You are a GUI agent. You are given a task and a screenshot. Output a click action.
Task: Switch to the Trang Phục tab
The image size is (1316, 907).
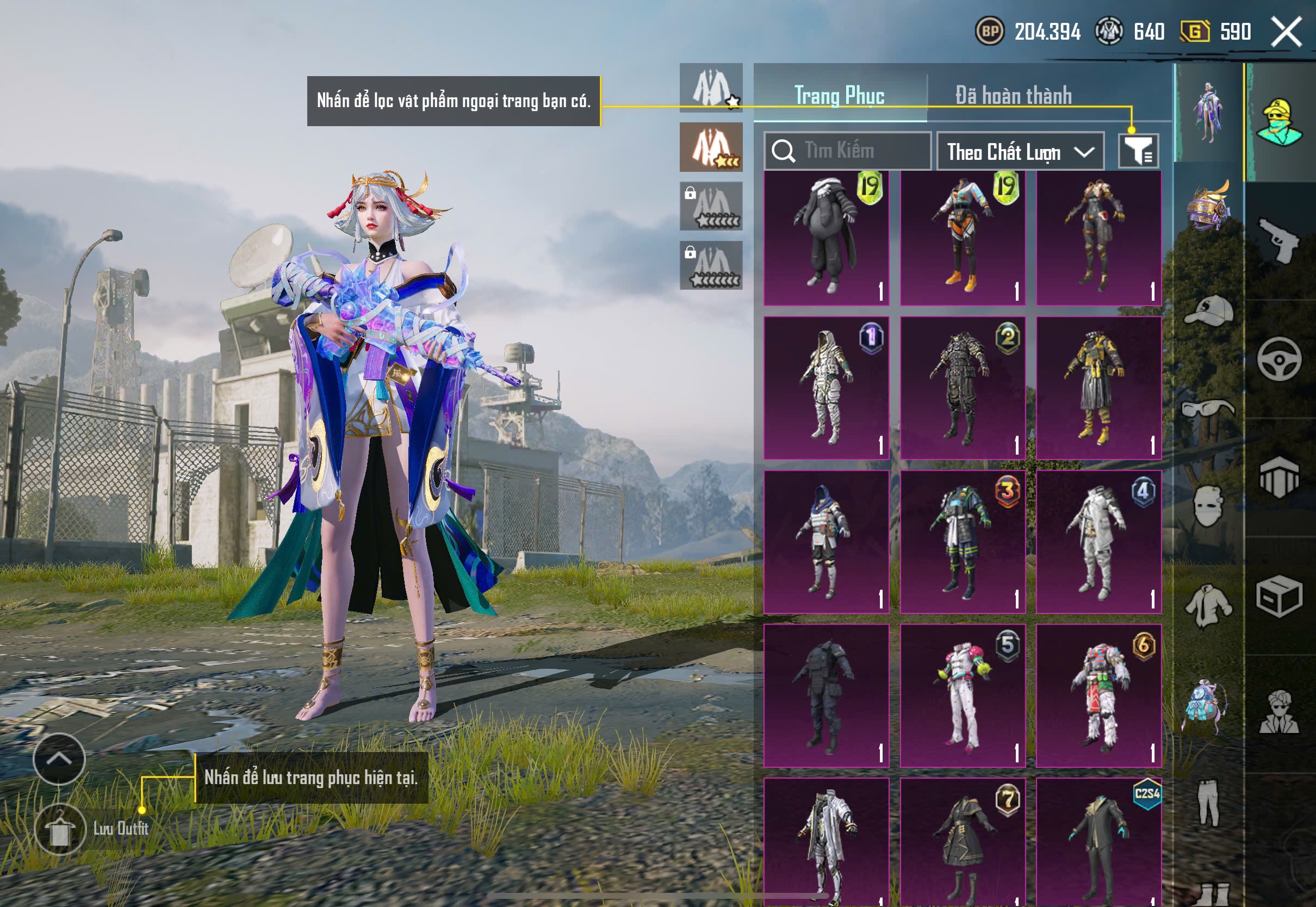839,96
